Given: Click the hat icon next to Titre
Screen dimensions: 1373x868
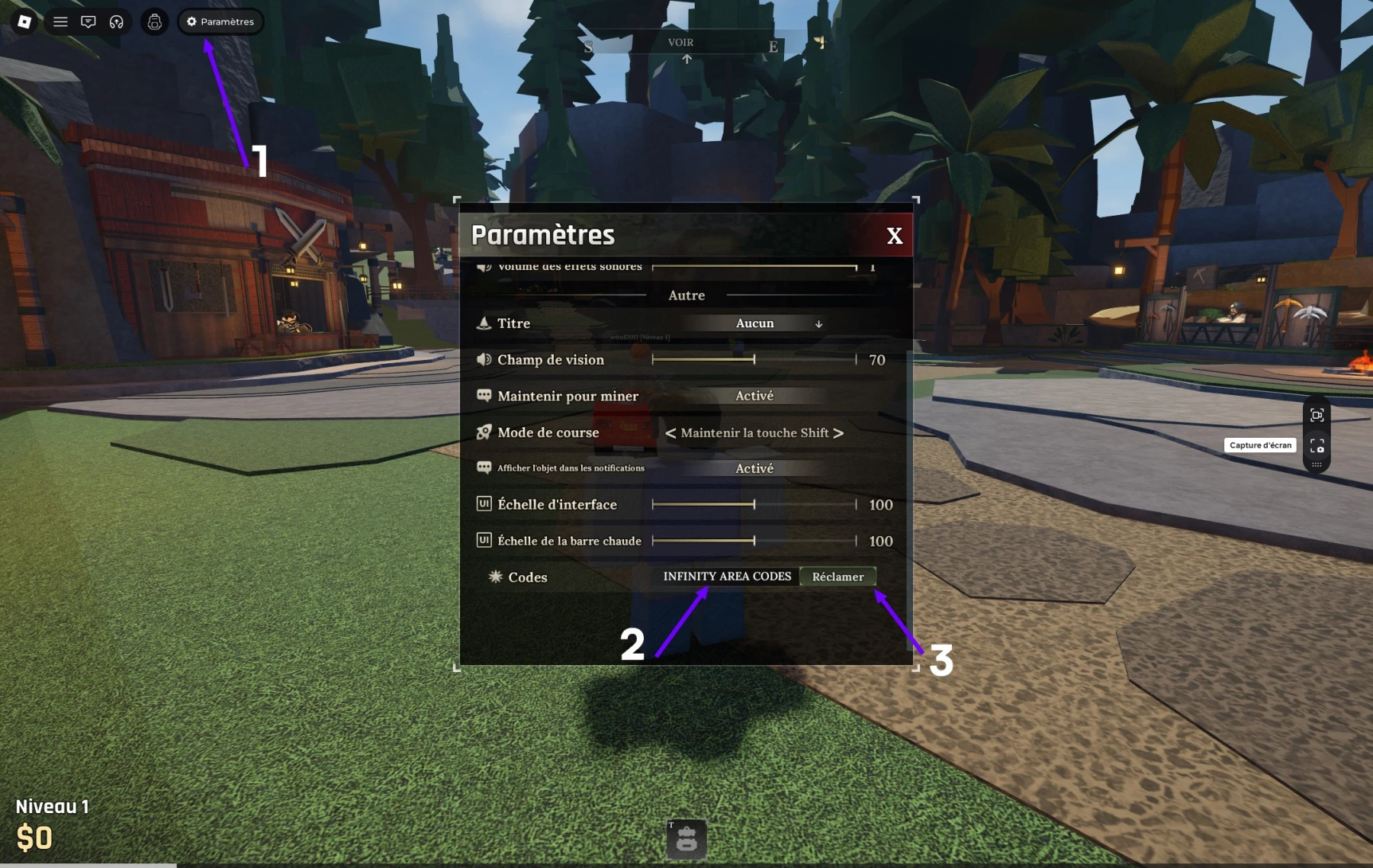Looking at the screenshot, I should click(485, 323).
